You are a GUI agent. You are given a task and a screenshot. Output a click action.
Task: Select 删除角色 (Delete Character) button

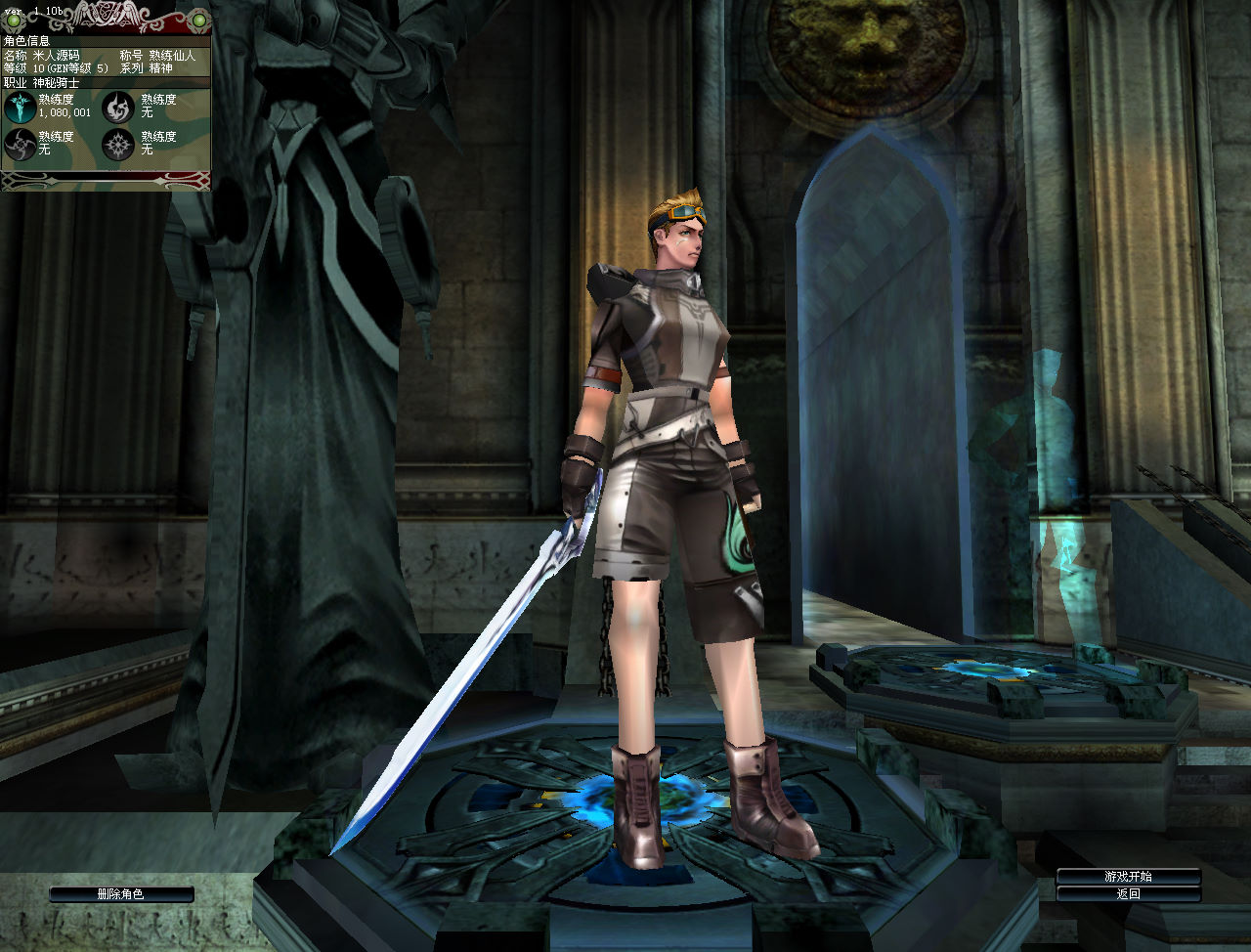click(121, 894)
